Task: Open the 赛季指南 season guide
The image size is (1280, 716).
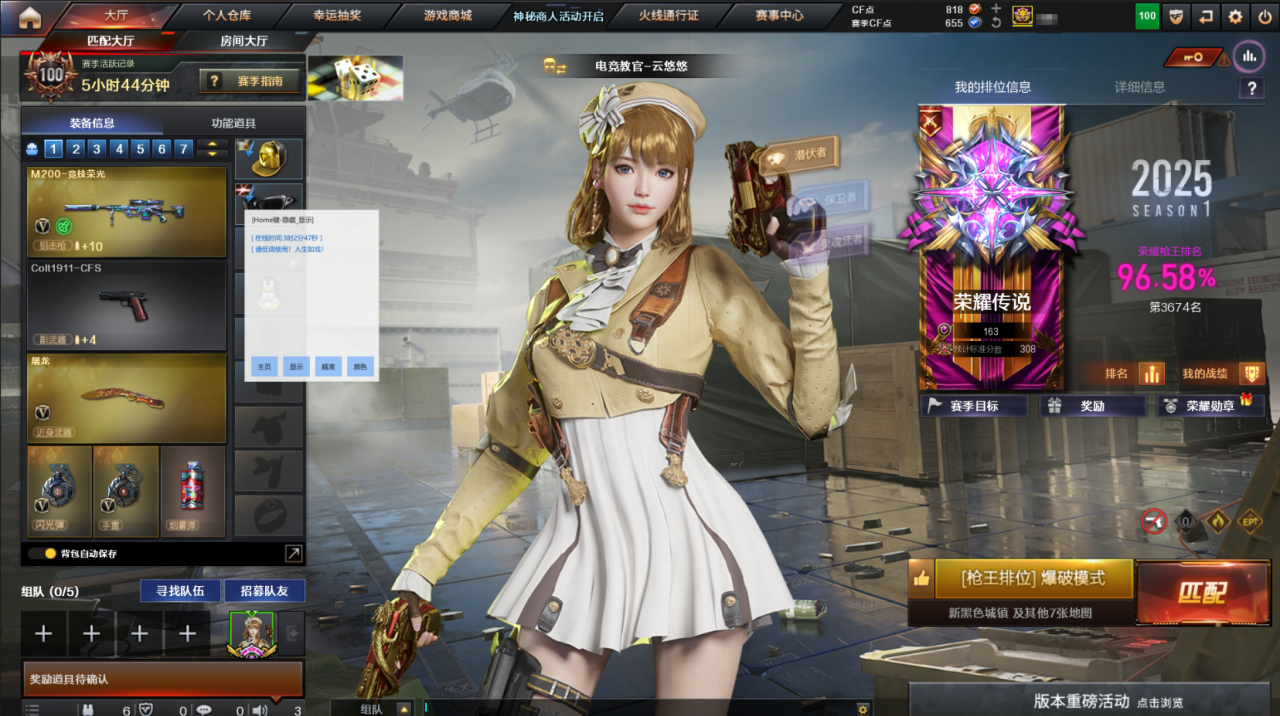Action: coord(250,81)
